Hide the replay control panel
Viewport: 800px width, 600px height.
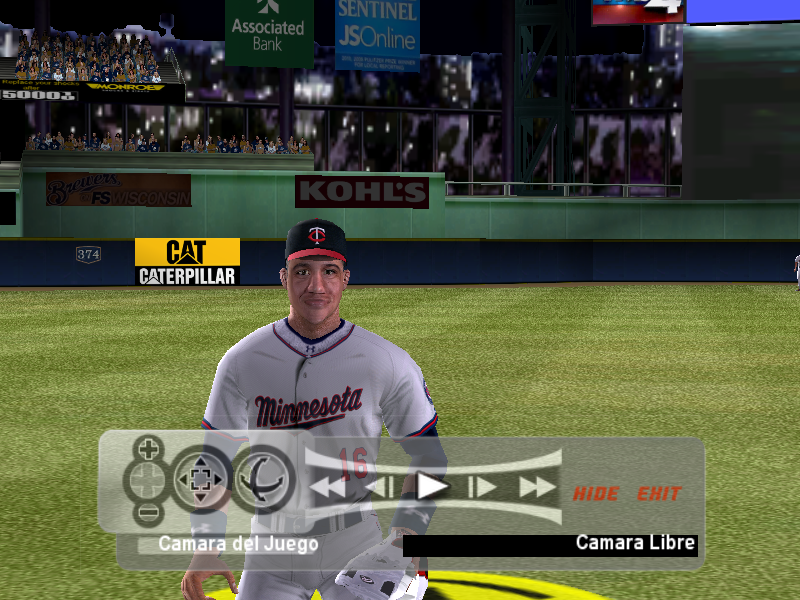pos(596,493)
